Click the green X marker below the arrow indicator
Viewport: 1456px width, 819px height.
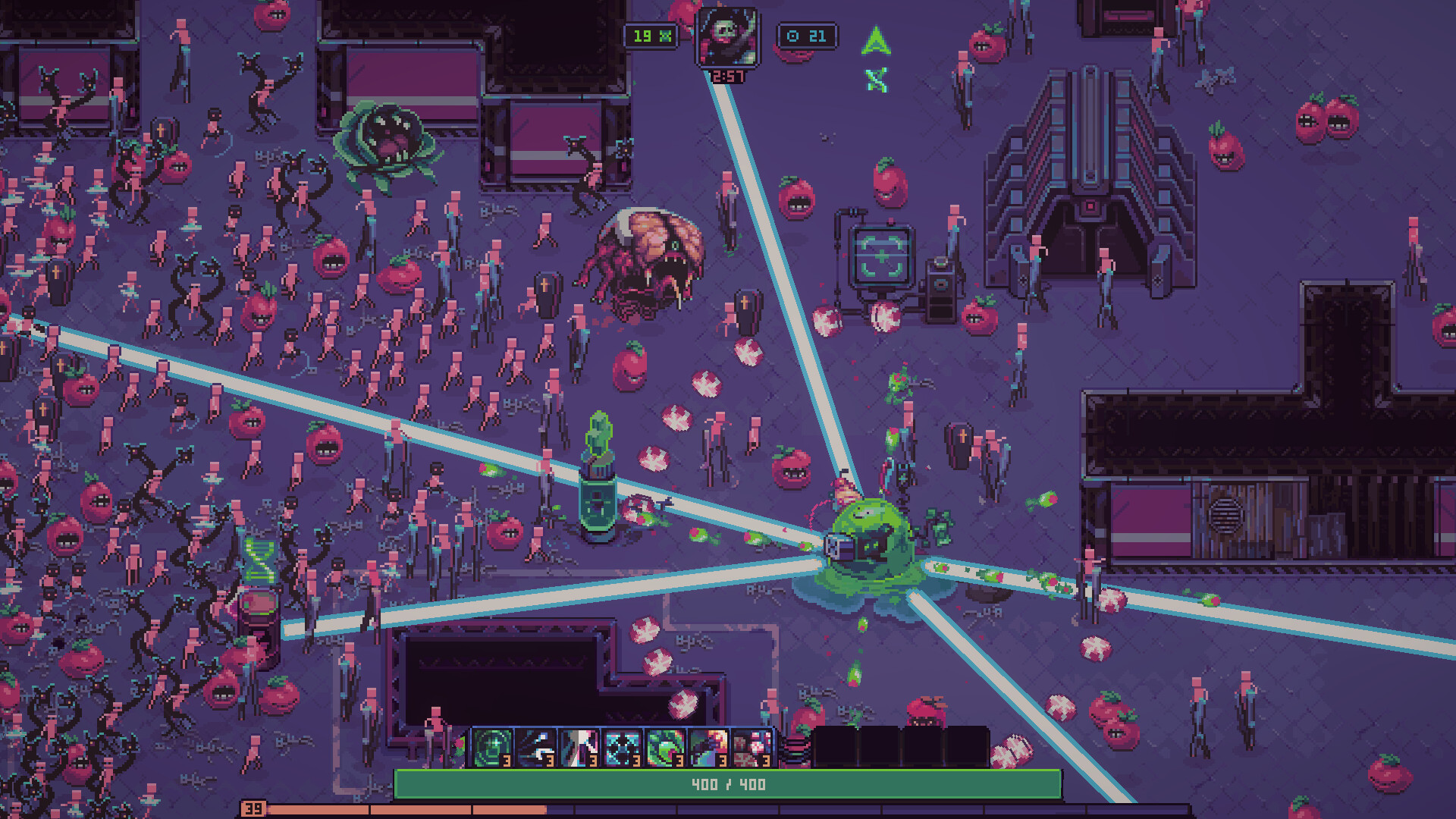coord(875,78)
